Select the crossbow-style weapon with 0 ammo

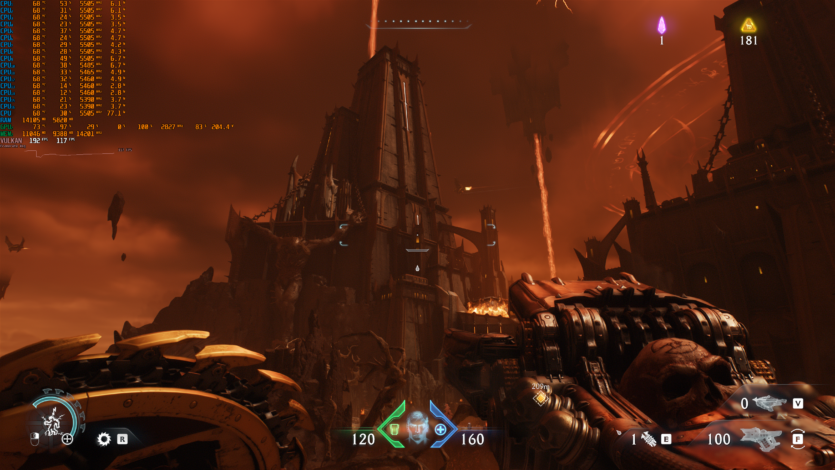click(x=770, y=403)
